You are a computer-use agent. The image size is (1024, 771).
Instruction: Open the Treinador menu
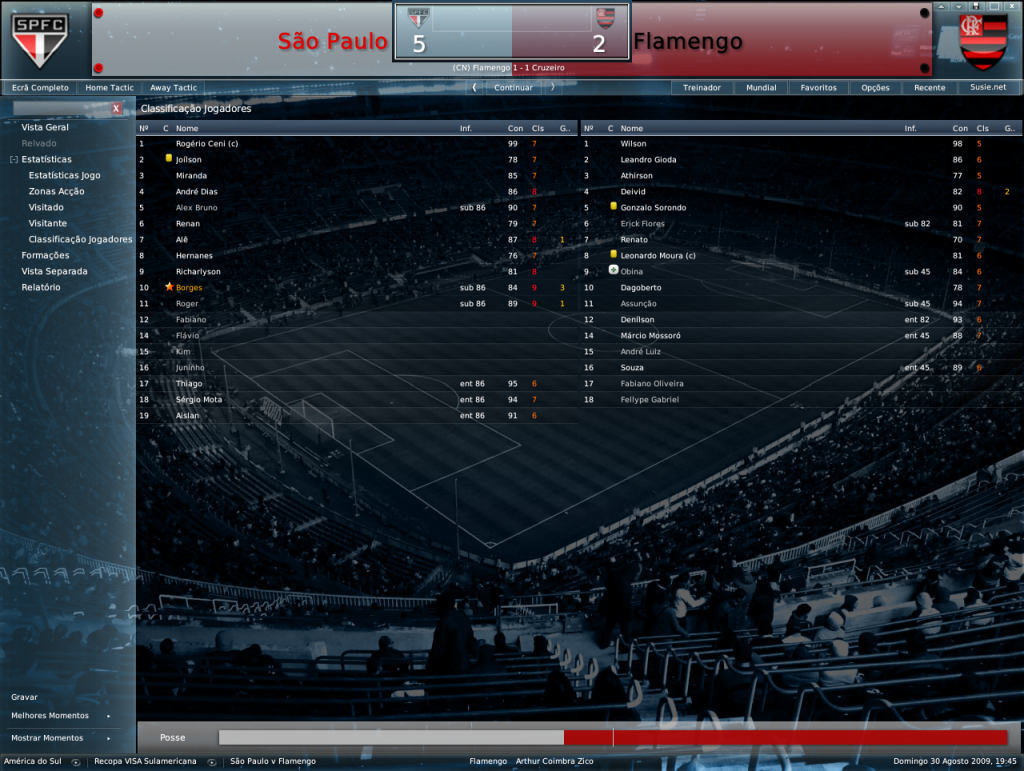coord(702,88)
